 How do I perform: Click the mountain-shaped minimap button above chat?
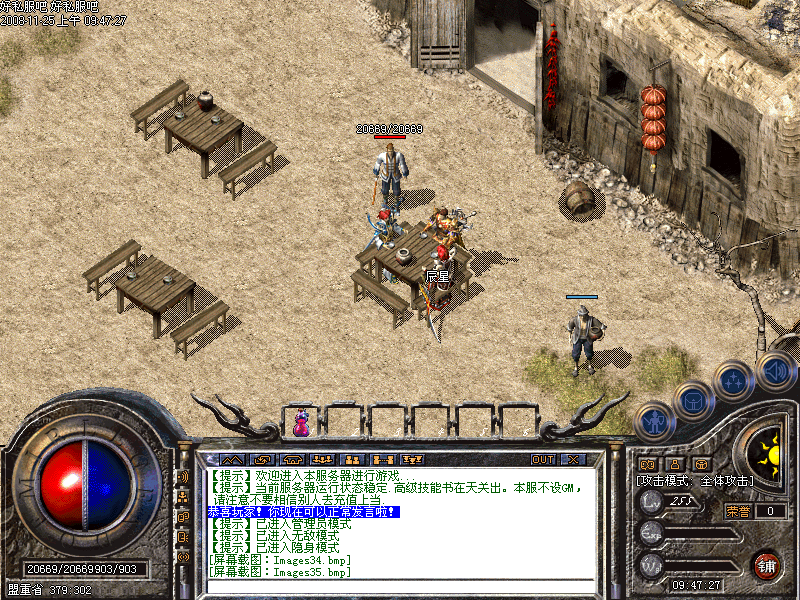coord(231,460)
